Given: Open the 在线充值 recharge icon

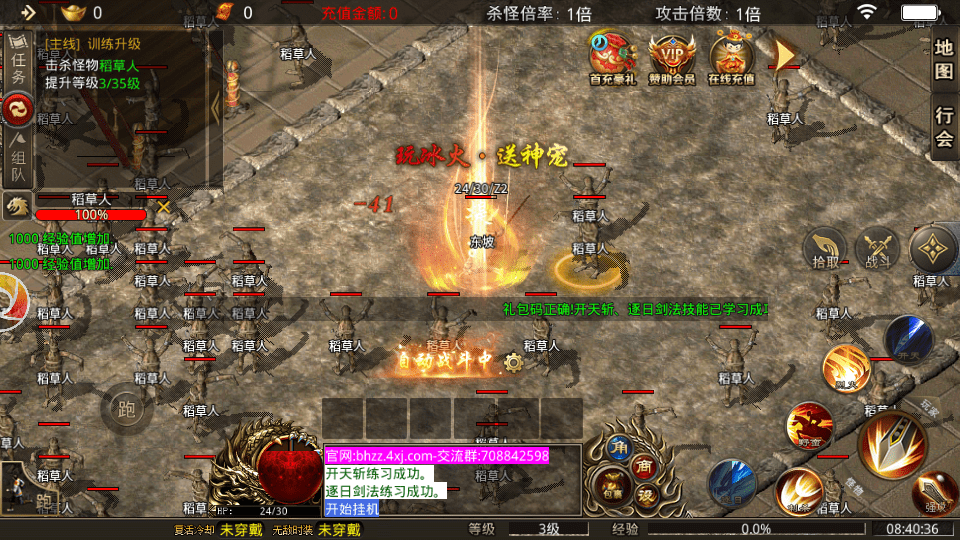Looking at the screenshot, I should coord(731,58).
